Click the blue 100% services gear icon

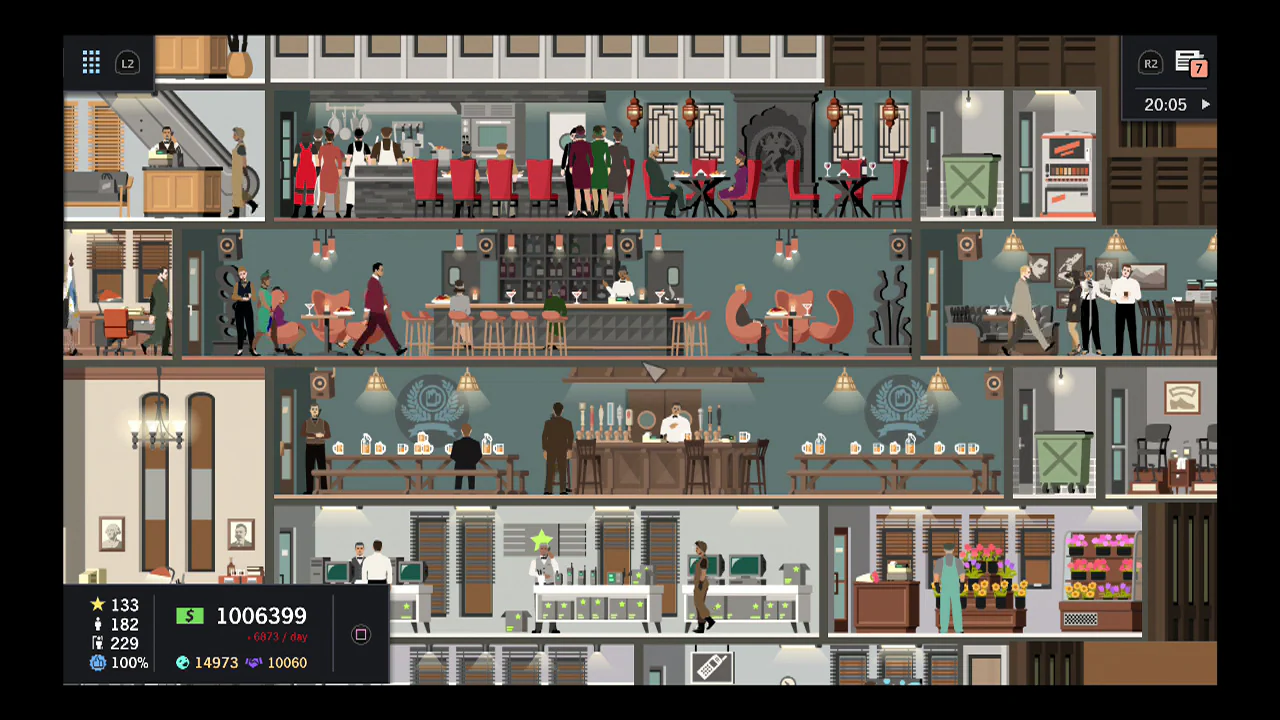[96, 661]
